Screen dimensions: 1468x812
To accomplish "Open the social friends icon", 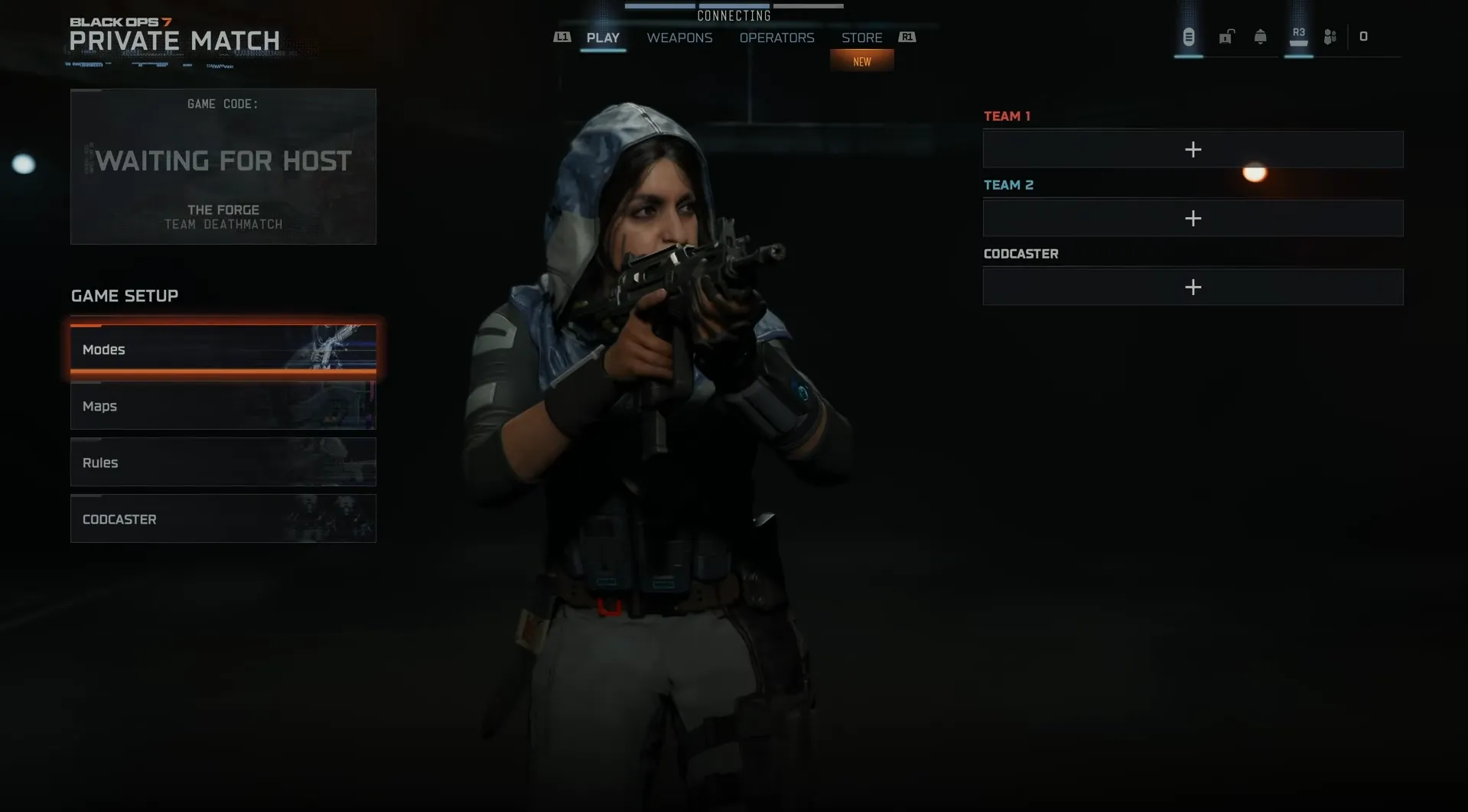I will coord(1330,37).
